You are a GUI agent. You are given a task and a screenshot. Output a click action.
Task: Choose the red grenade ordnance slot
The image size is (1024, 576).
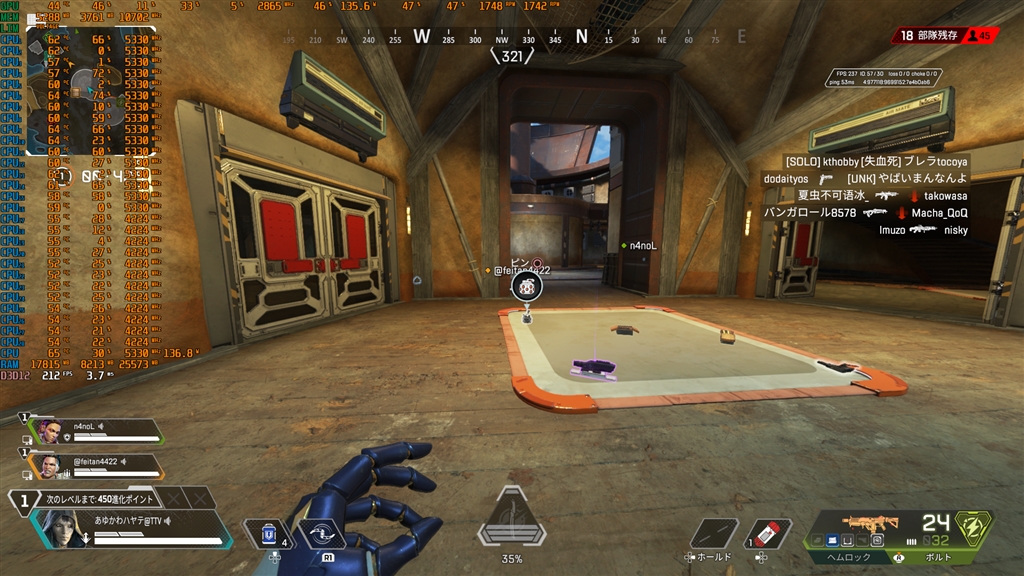(x=768, y=534)
